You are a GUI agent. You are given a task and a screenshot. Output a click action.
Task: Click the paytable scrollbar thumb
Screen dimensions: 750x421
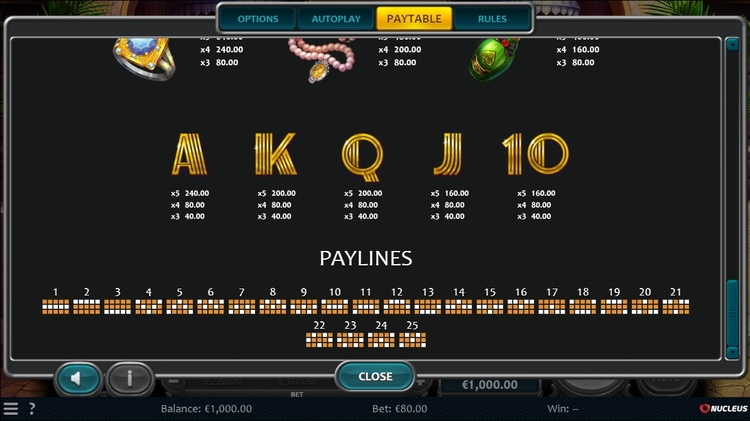pyautogui.click(x=731, y=316)
